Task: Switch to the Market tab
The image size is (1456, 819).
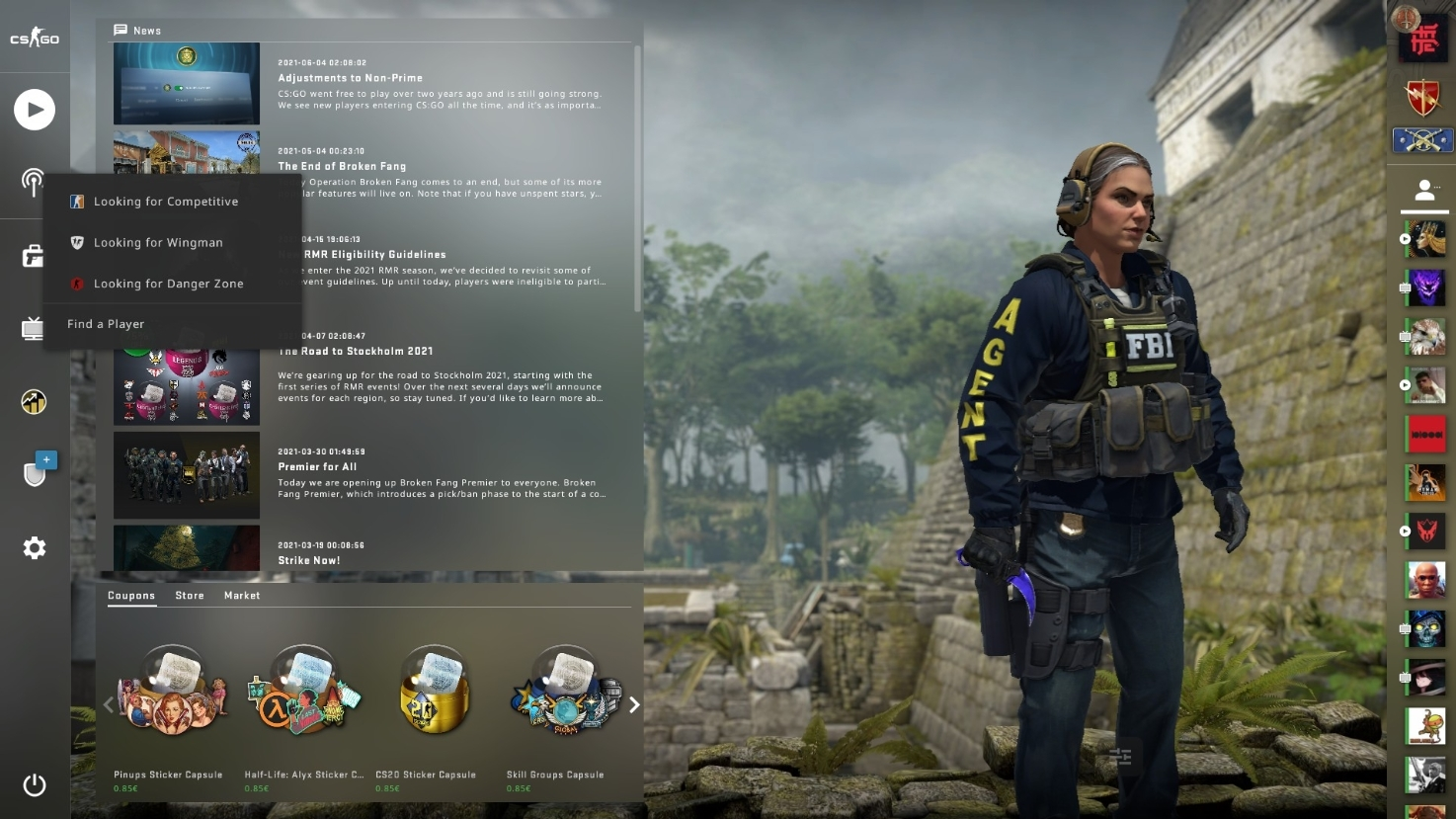Action: tap(241, 595)
